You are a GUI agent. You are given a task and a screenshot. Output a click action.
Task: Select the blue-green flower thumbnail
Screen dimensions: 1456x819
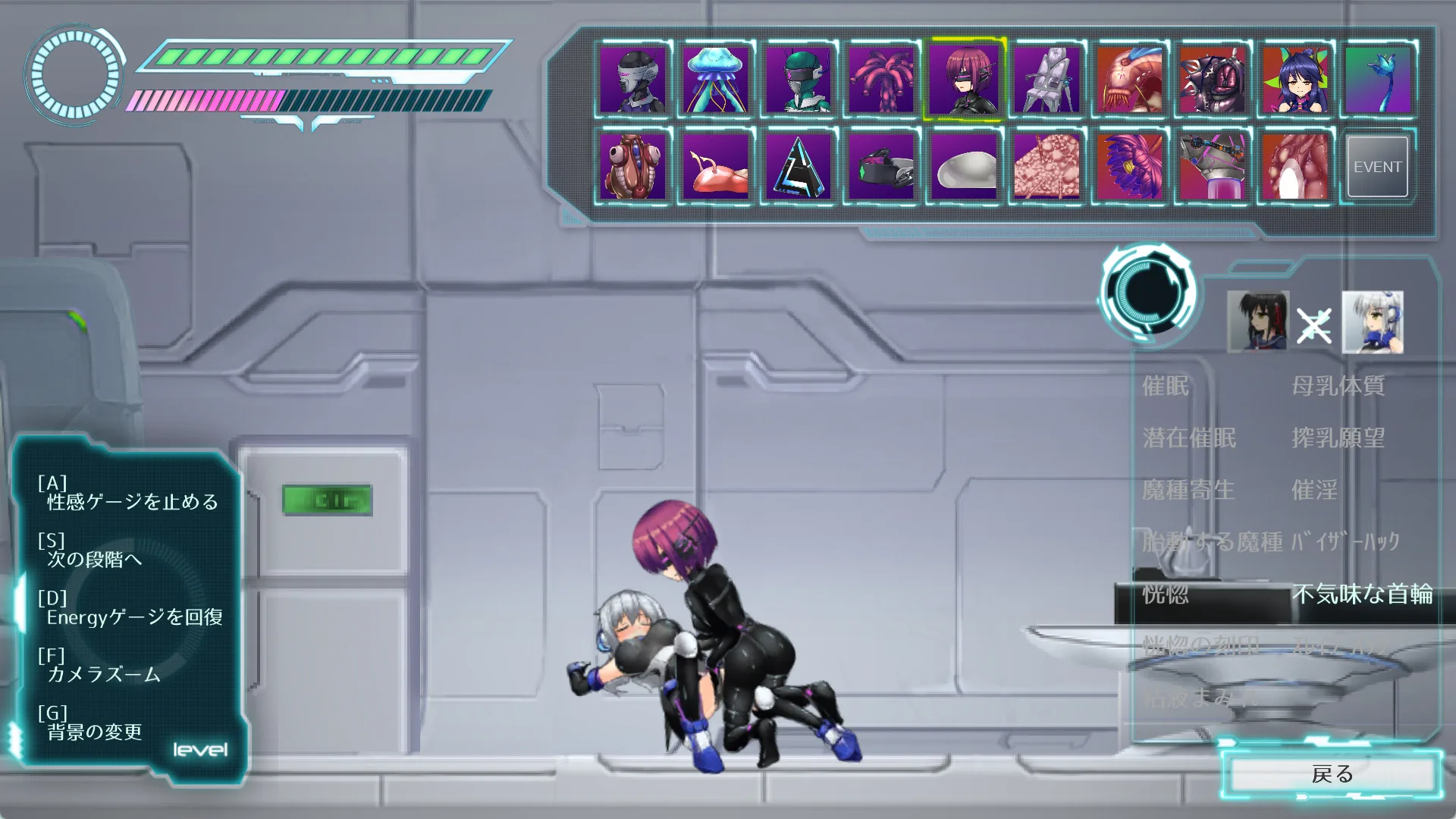[1378, 80]
